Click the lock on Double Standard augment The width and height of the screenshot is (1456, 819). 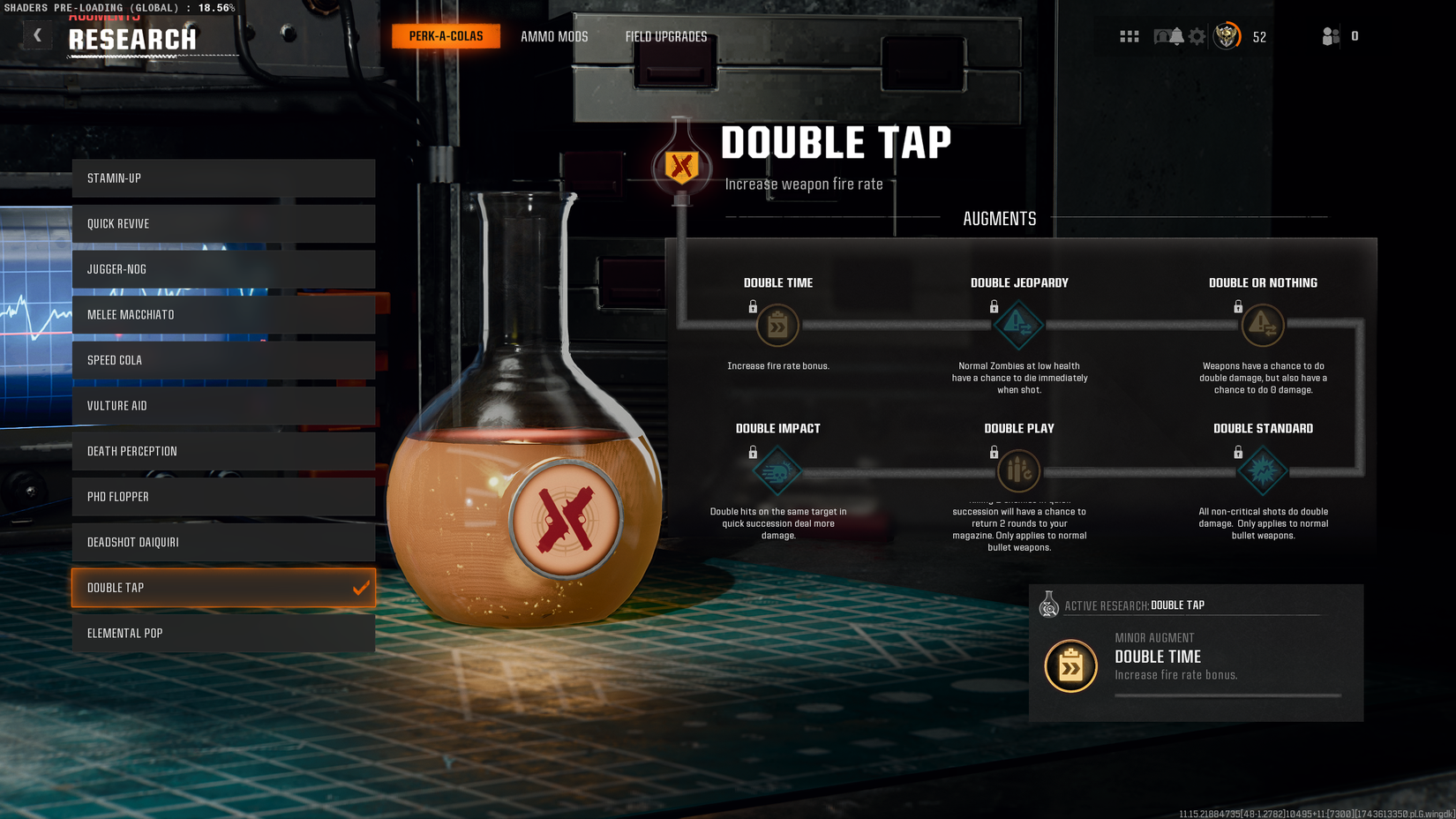(x=1239, y=452)
